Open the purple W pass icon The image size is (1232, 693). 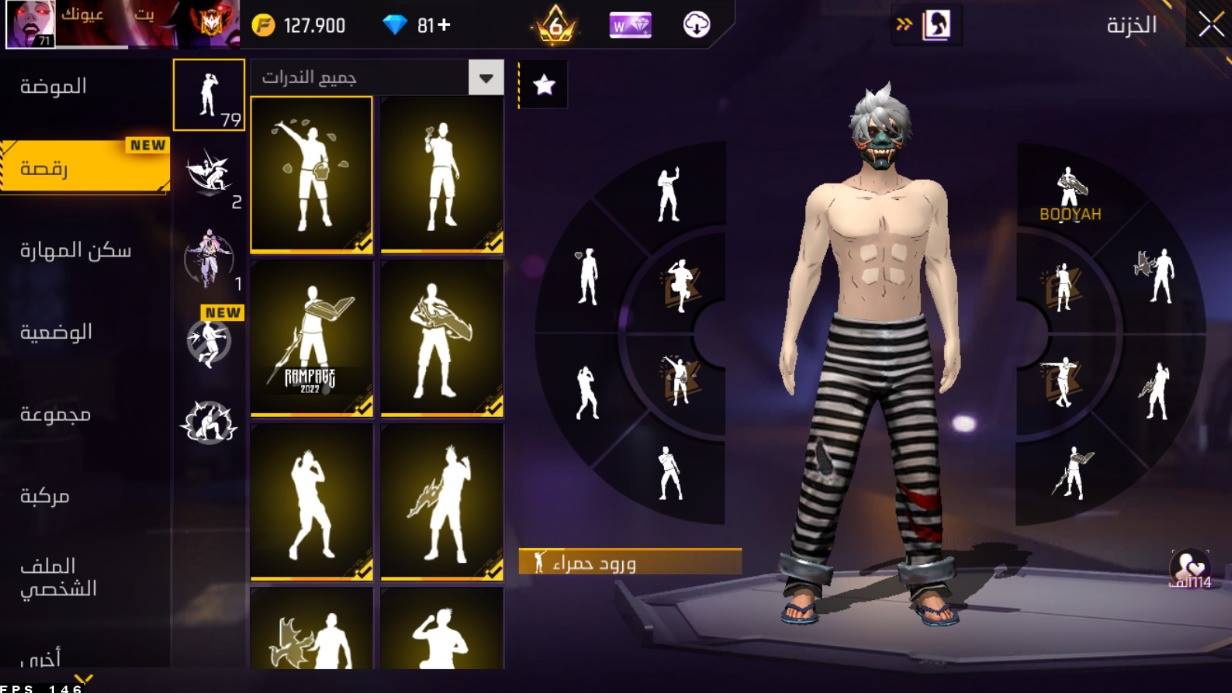point(630,25)
